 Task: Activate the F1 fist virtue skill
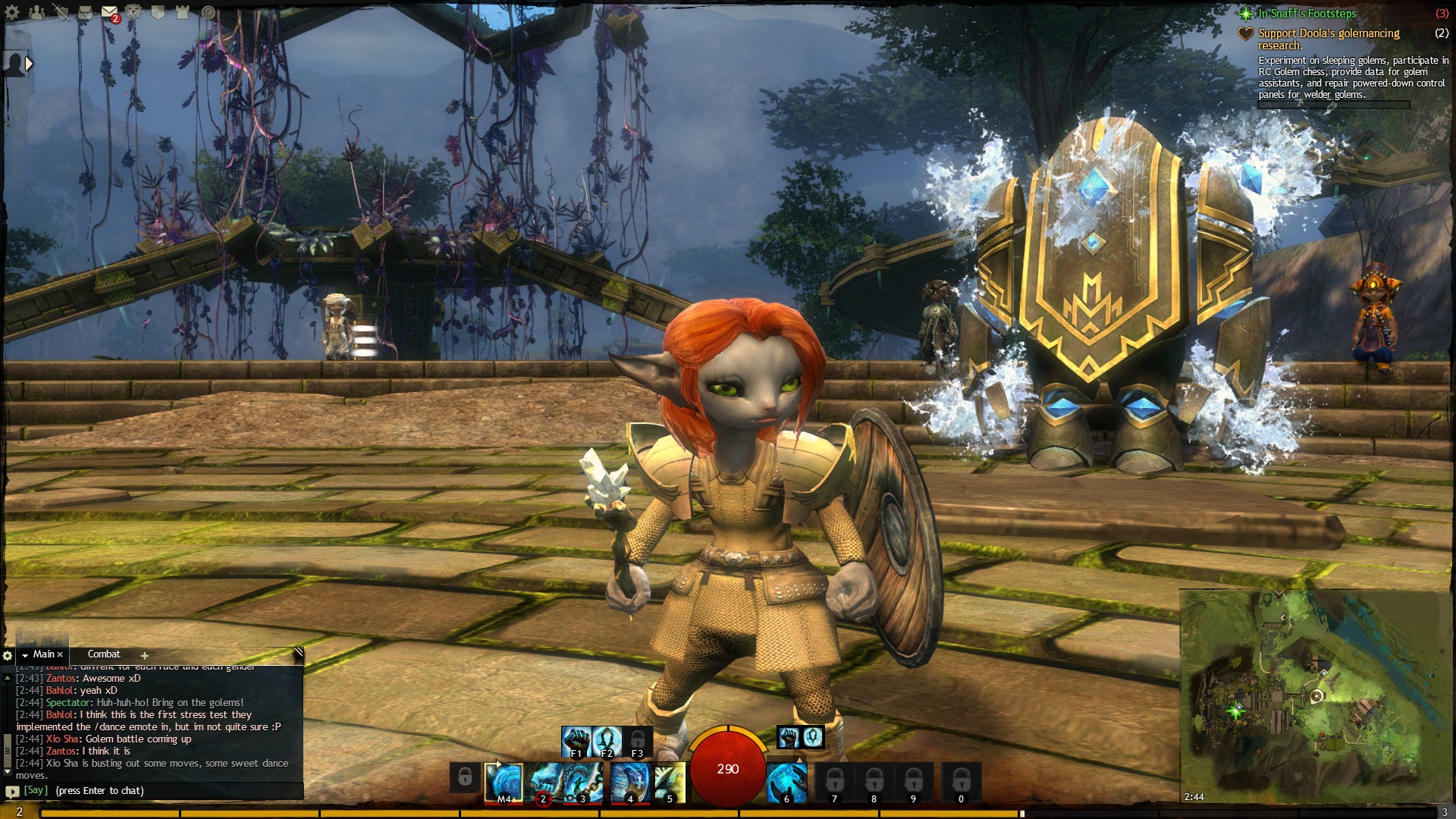576,742
